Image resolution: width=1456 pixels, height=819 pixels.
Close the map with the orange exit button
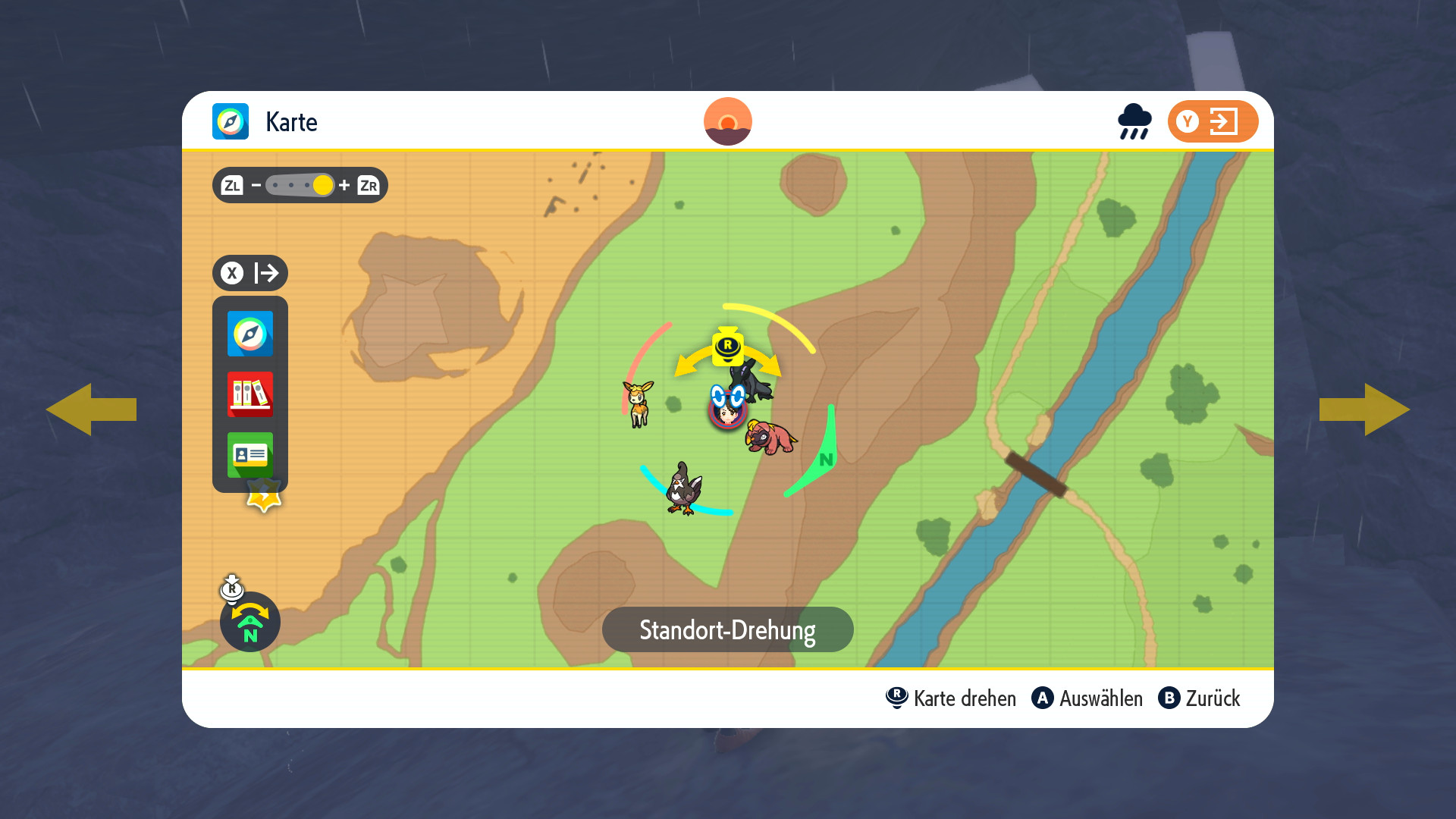(1213, 121)
